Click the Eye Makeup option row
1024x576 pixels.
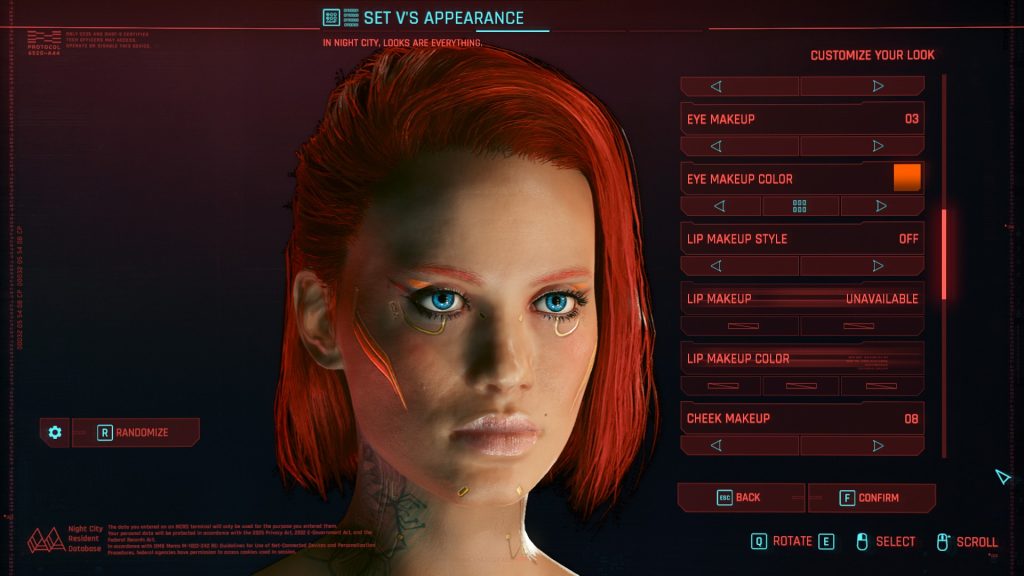click(802, 119)
